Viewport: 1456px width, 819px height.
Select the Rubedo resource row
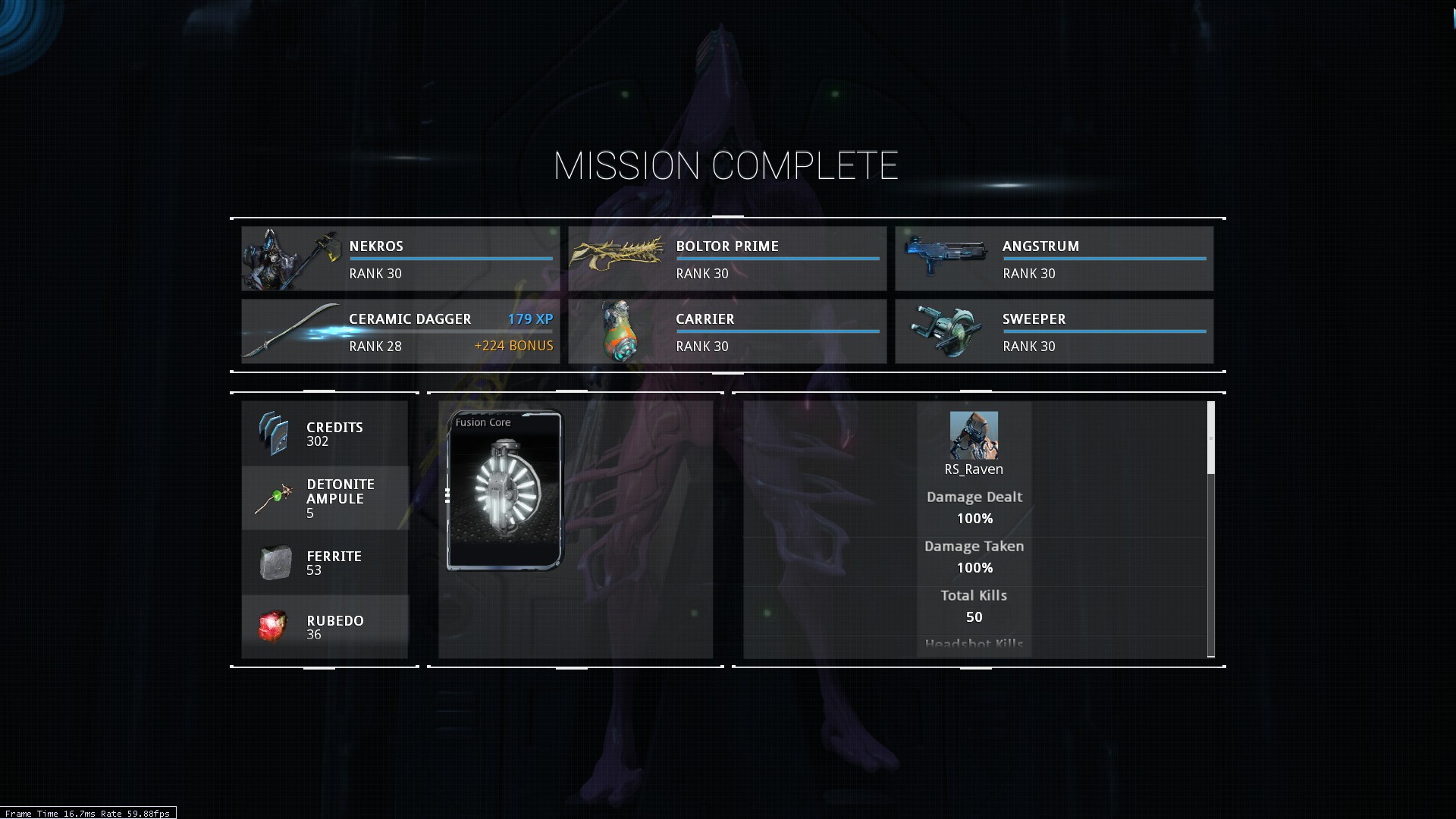(x=325, y=627)
